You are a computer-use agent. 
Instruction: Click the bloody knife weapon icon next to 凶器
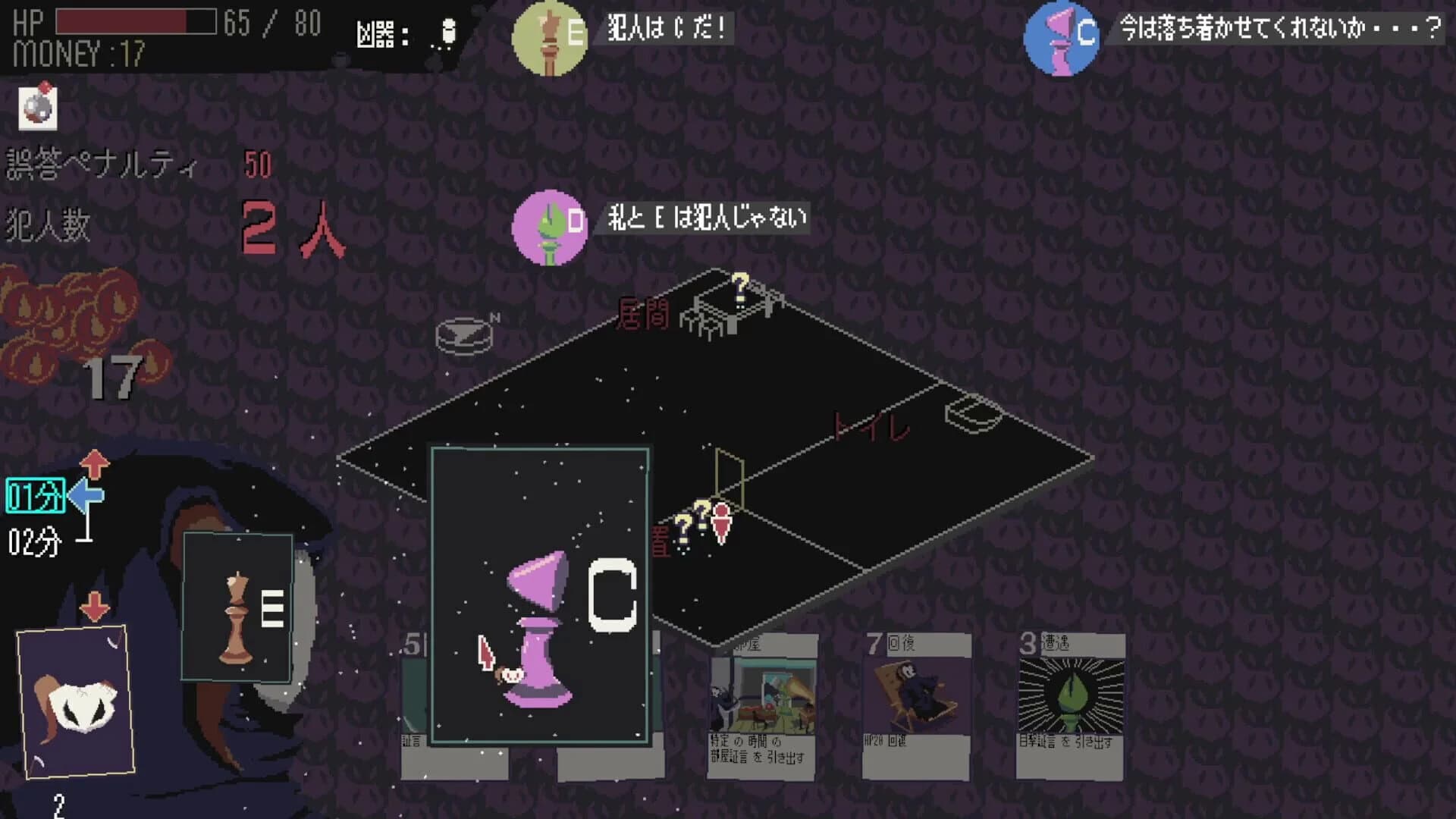tap(447, 32)
